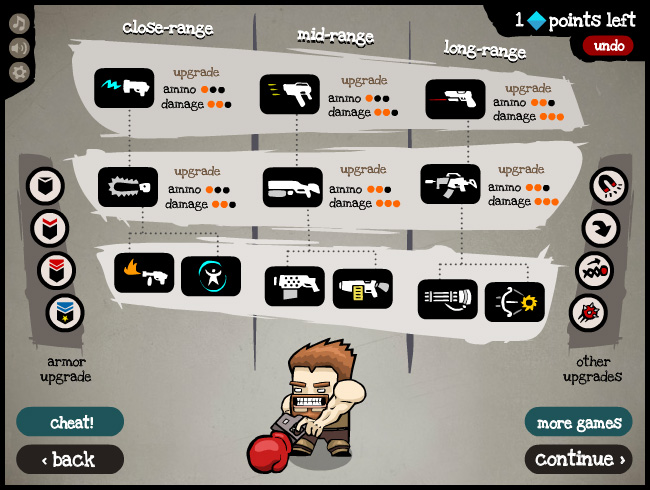
Task: Pick the minigun weapon
Action: (448, 299)
